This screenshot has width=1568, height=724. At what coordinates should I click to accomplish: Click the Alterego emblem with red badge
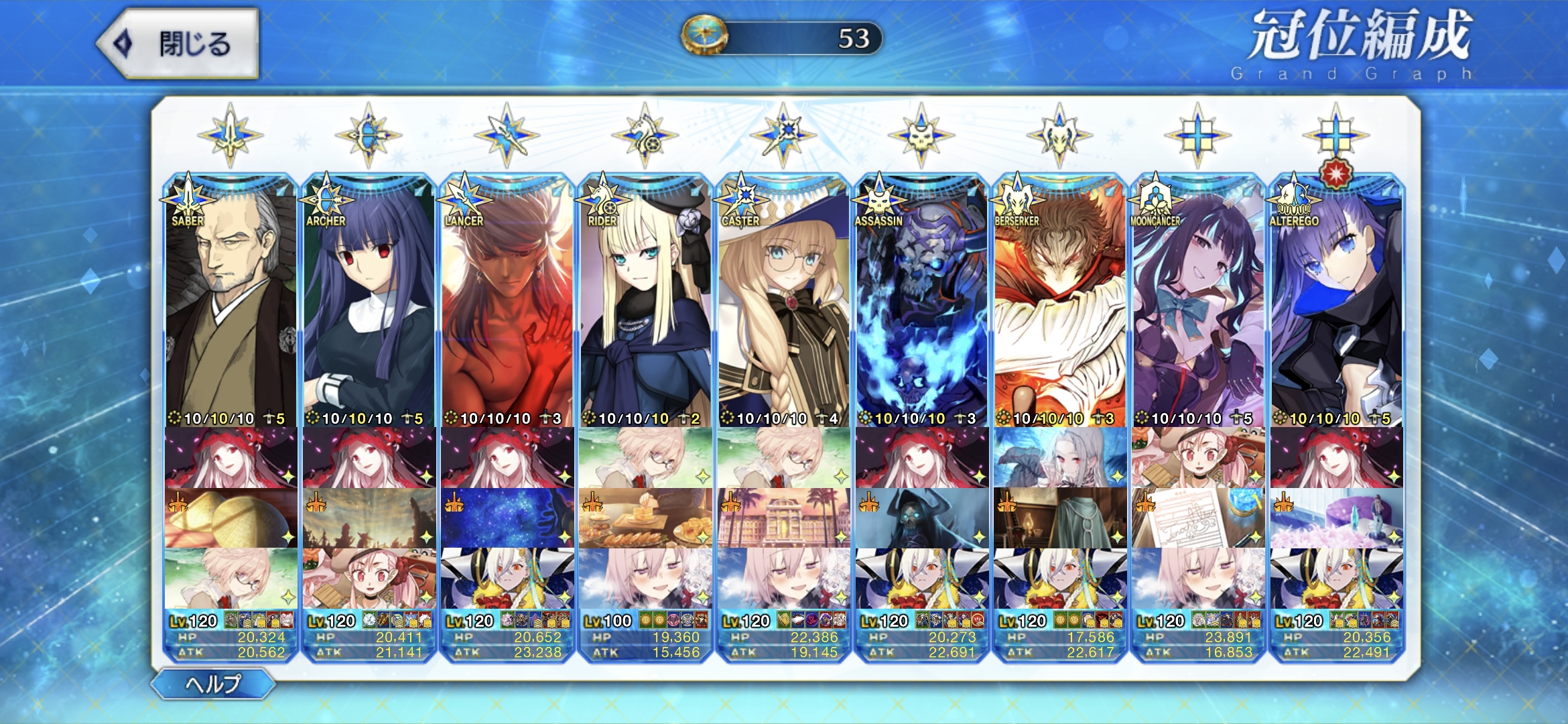1335,135
